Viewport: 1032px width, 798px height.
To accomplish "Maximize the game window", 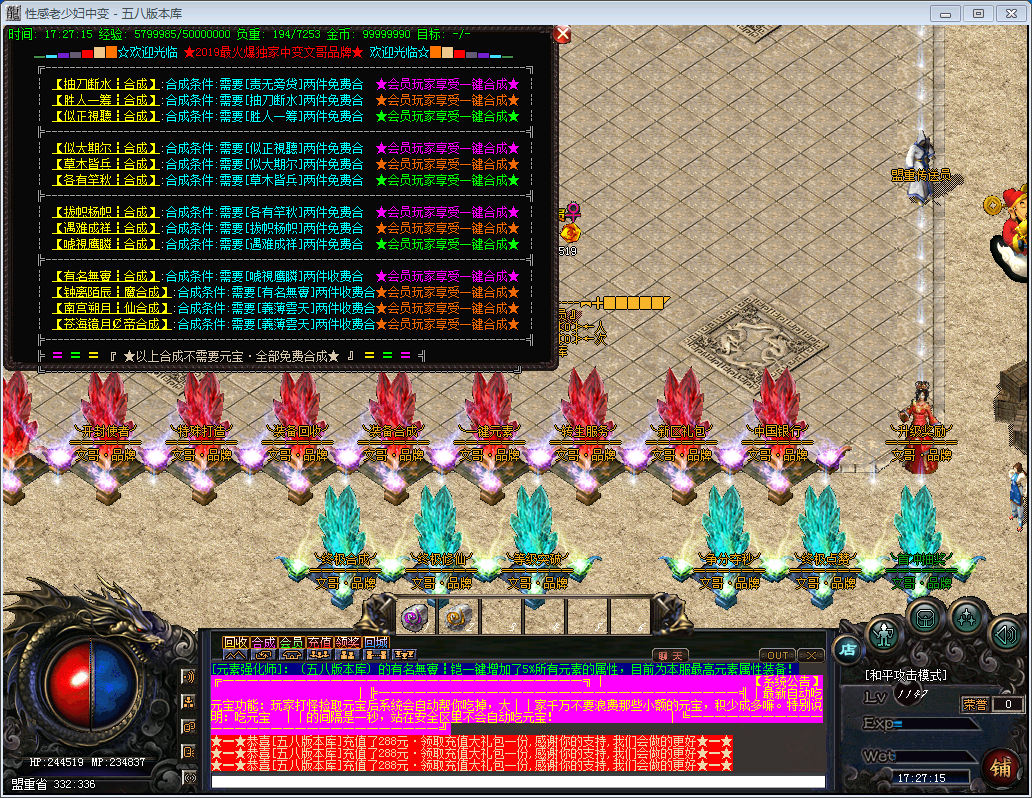I will point(978,13).
